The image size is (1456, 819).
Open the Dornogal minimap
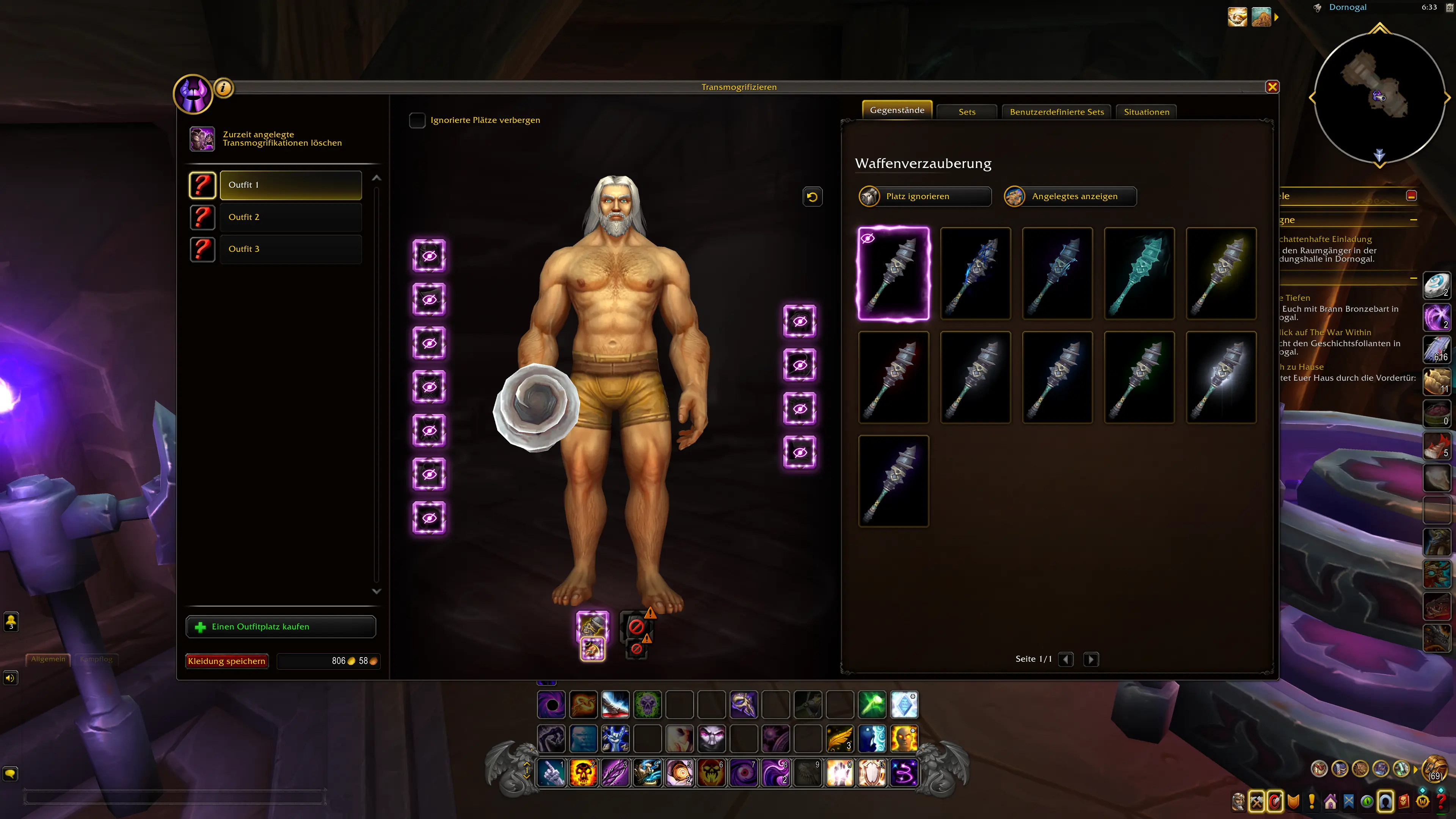(x=1379, y=97)
